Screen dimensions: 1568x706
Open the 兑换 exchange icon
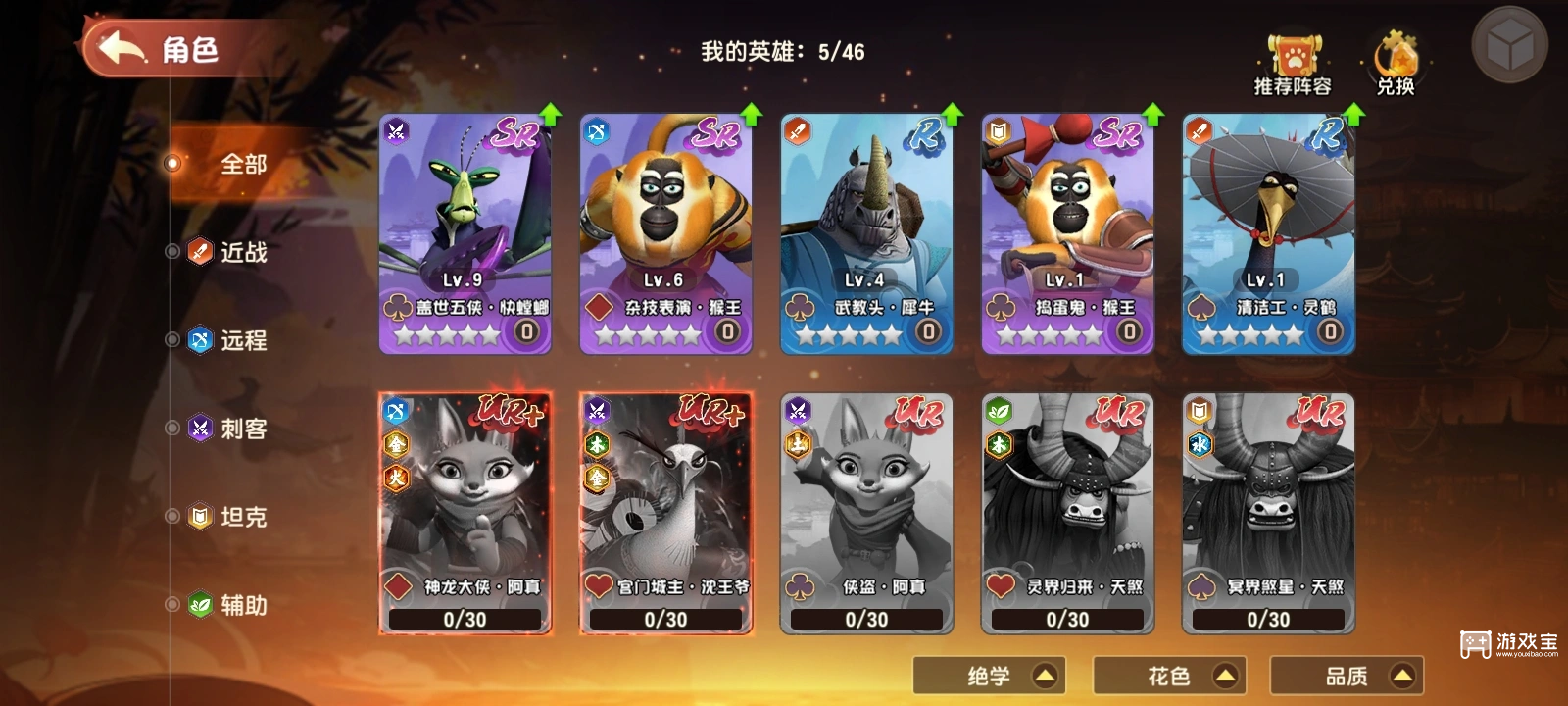pyautogui.click(x=1395, y=65)
